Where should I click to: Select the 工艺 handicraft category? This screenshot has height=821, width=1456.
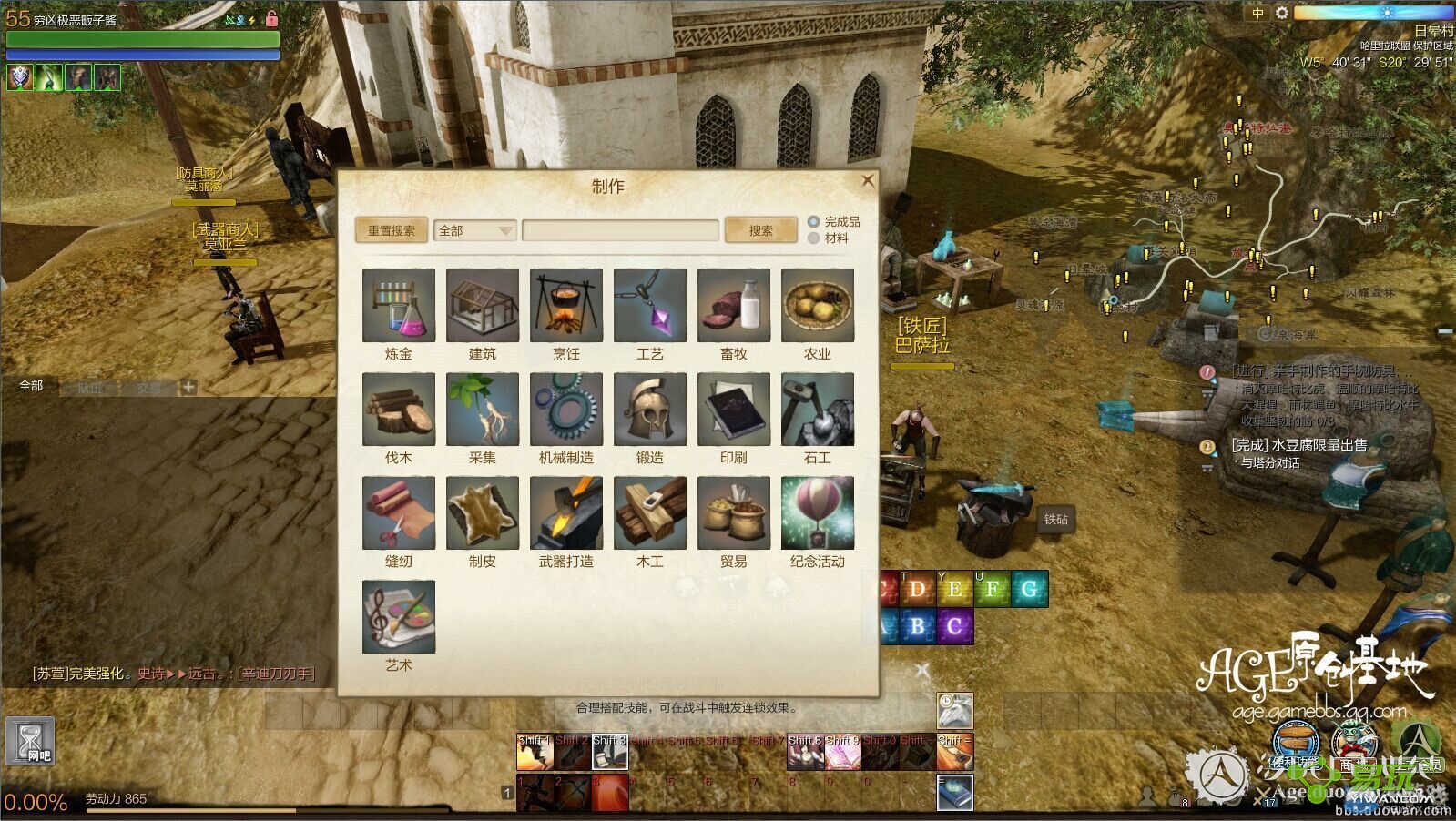click(650, 305)
